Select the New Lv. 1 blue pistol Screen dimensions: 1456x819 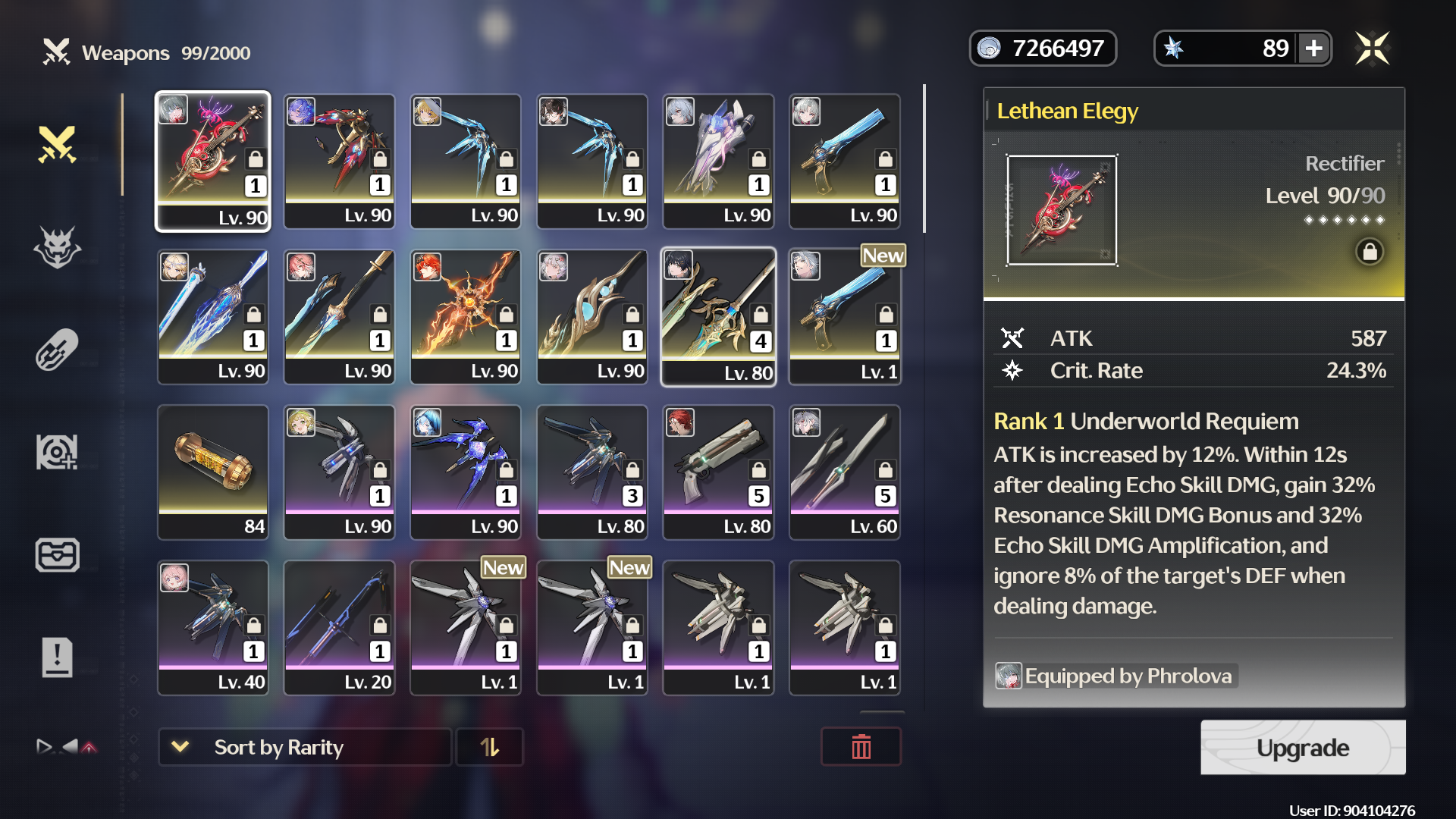tap(845, 317)
